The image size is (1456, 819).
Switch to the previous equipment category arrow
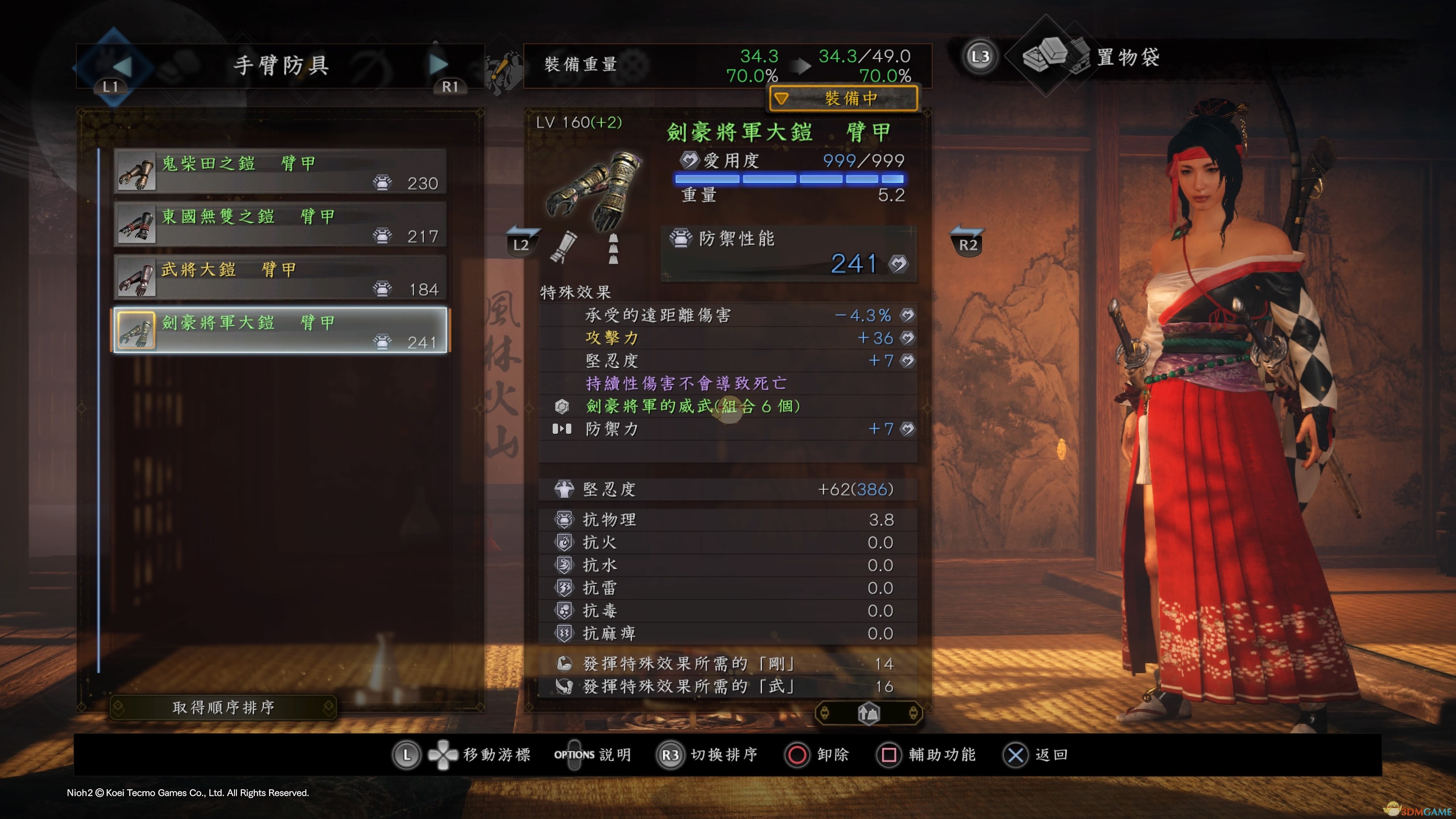121,65
